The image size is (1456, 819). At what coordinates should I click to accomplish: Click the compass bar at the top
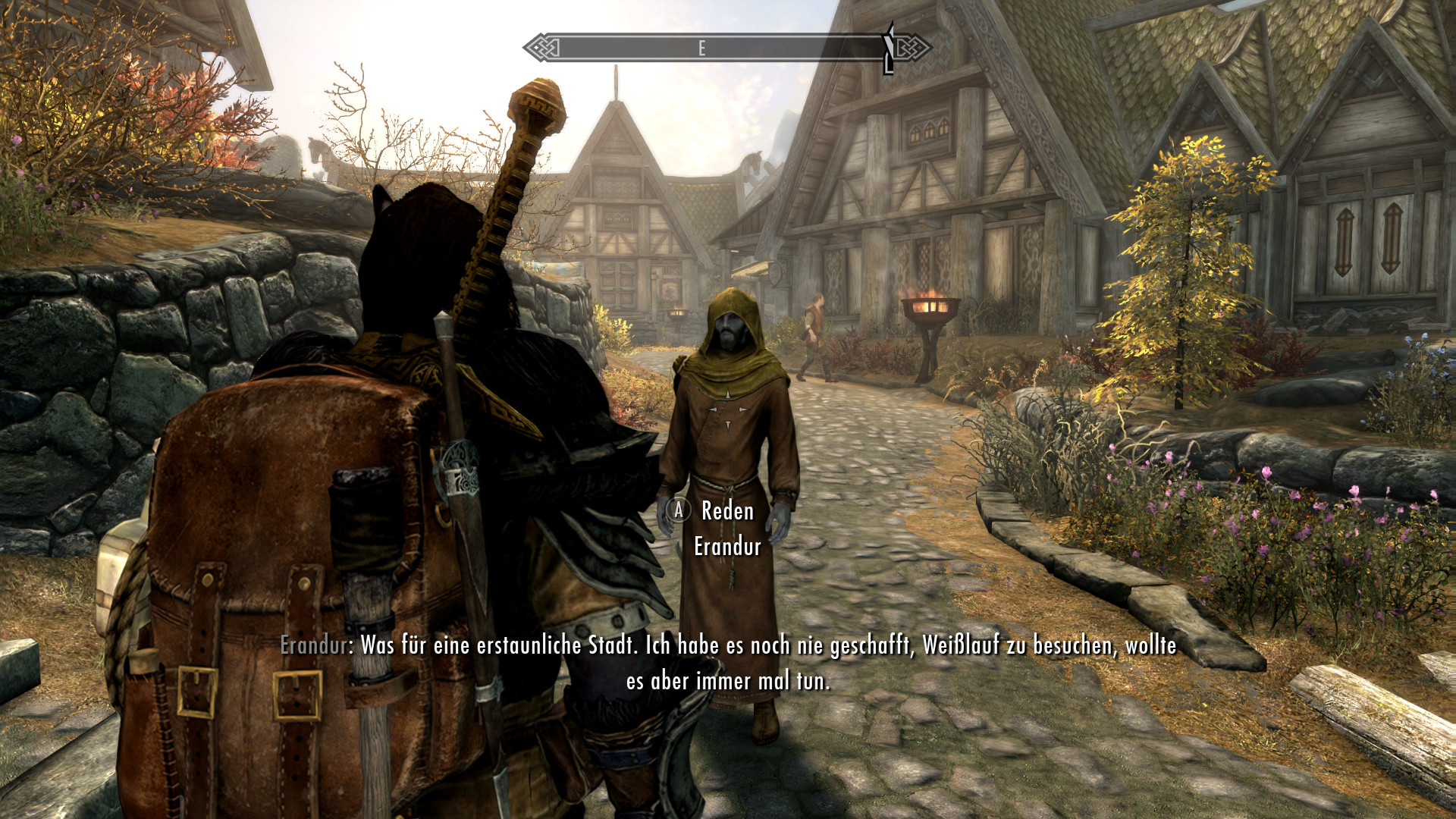click(726, 49)
